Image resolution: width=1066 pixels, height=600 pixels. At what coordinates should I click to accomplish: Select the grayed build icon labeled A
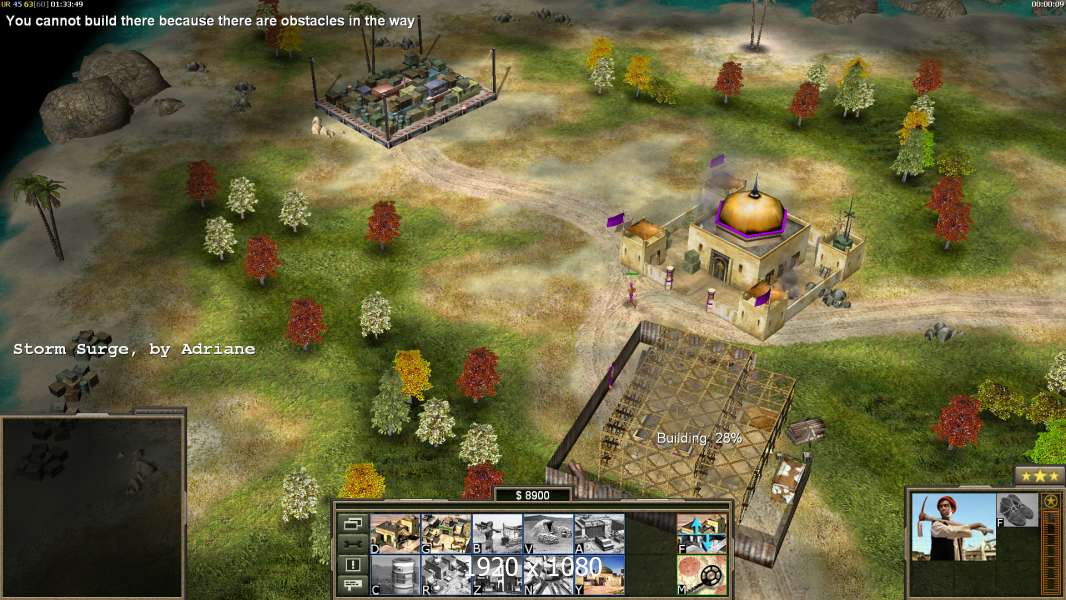[599, 534]
